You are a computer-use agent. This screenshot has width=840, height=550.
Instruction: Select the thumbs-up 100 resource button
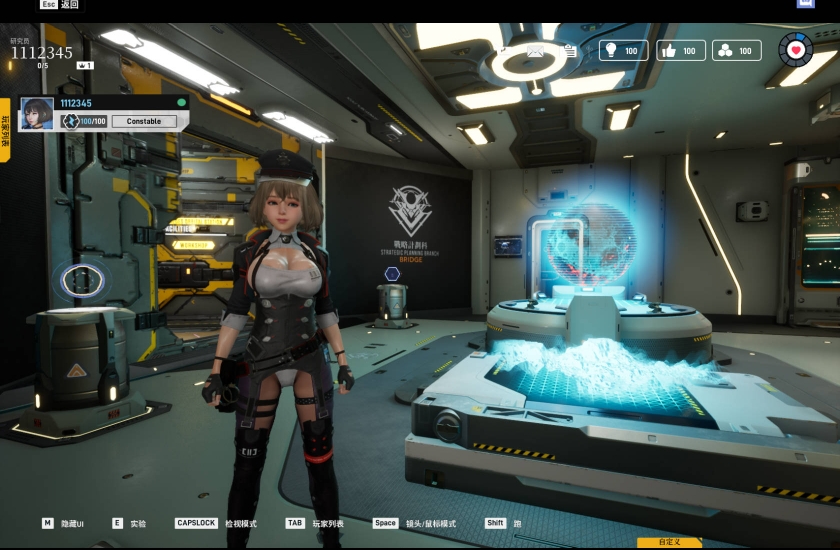pos(681,50)
